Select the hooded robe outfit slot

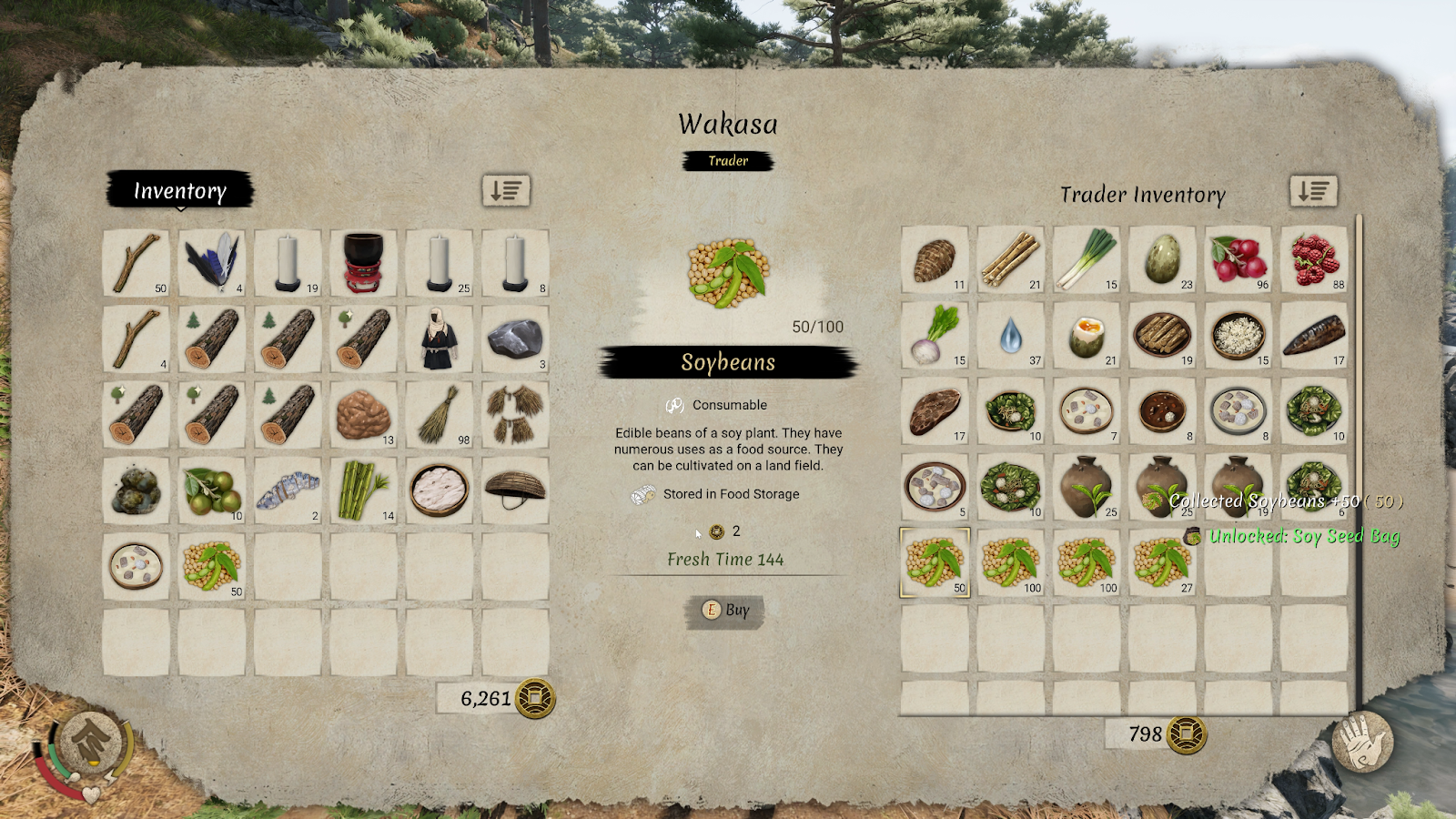click(x=440, y=339)
